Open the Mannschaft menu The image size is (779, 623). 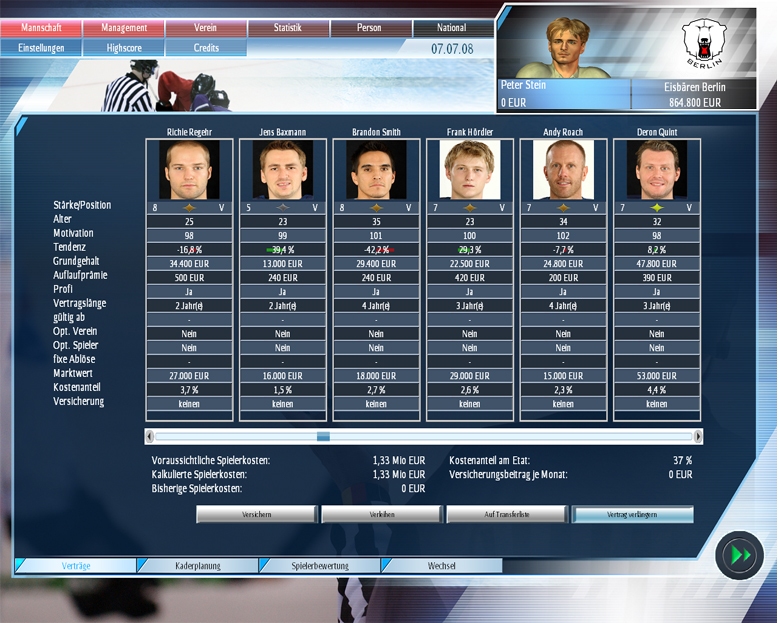click(41, 28)
